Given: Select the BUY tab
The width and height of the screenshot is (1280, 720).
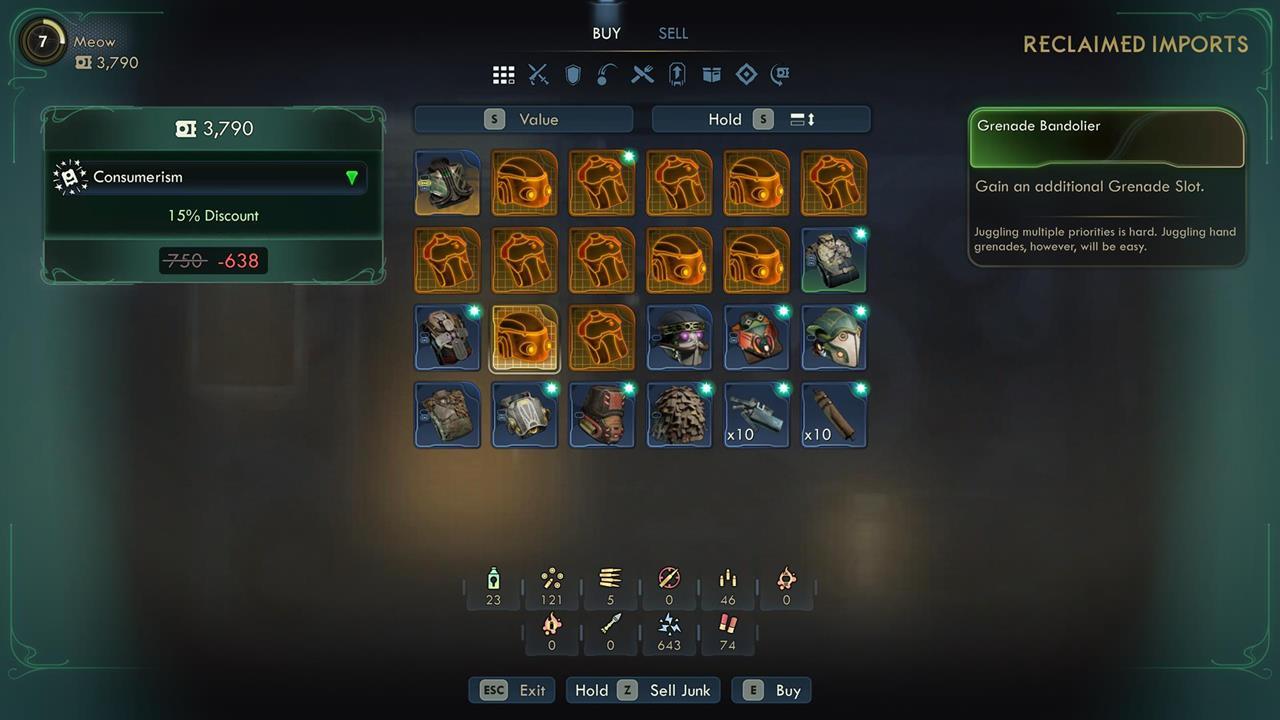Looking at the screenshot, I should coord(606,33).
